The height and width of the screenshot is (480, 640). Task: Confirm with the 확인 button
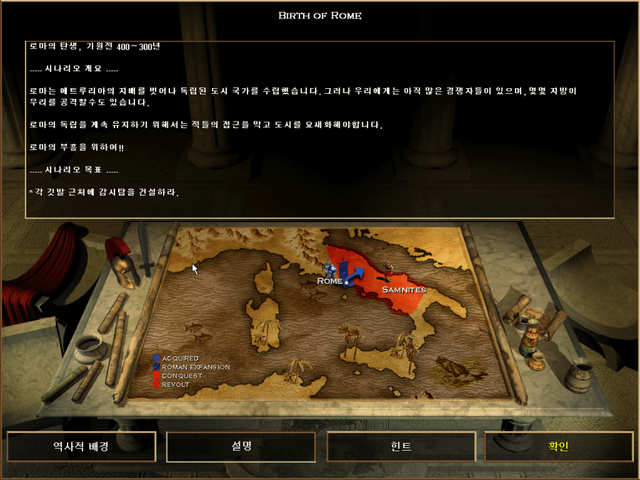(x=557, y=447)
